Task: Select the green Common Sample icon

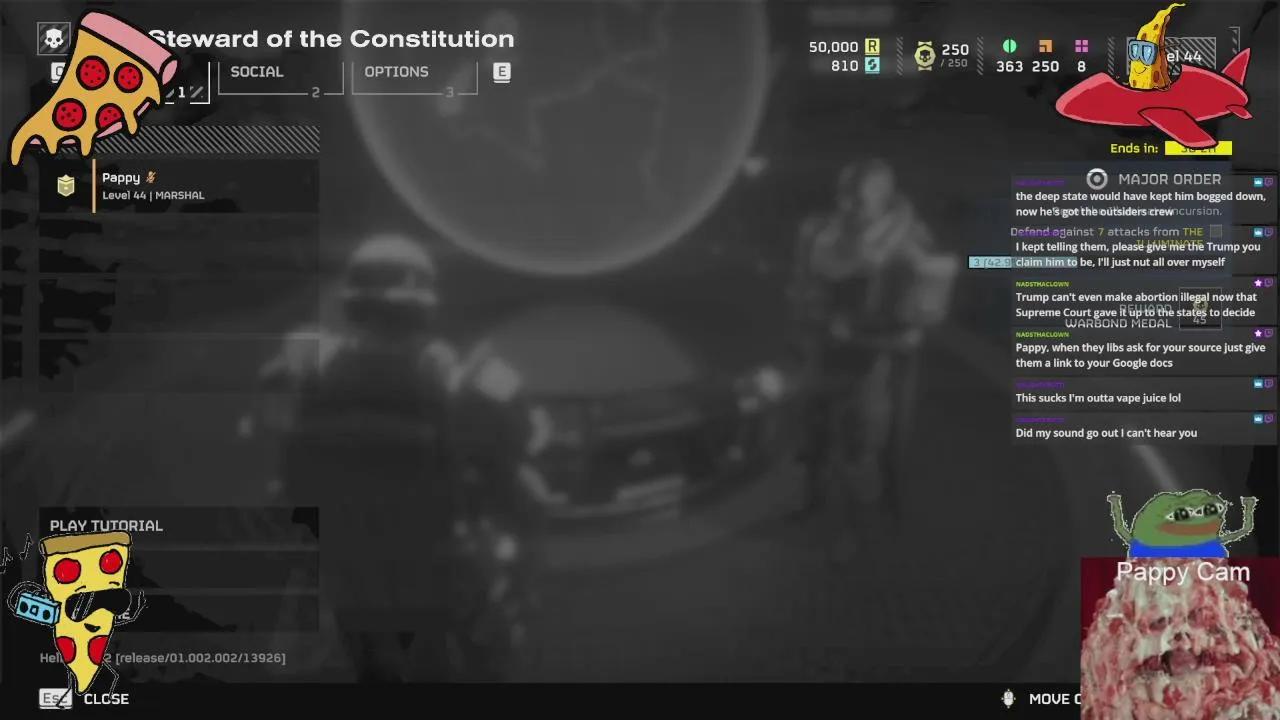Action: [x=1009, y=45]
